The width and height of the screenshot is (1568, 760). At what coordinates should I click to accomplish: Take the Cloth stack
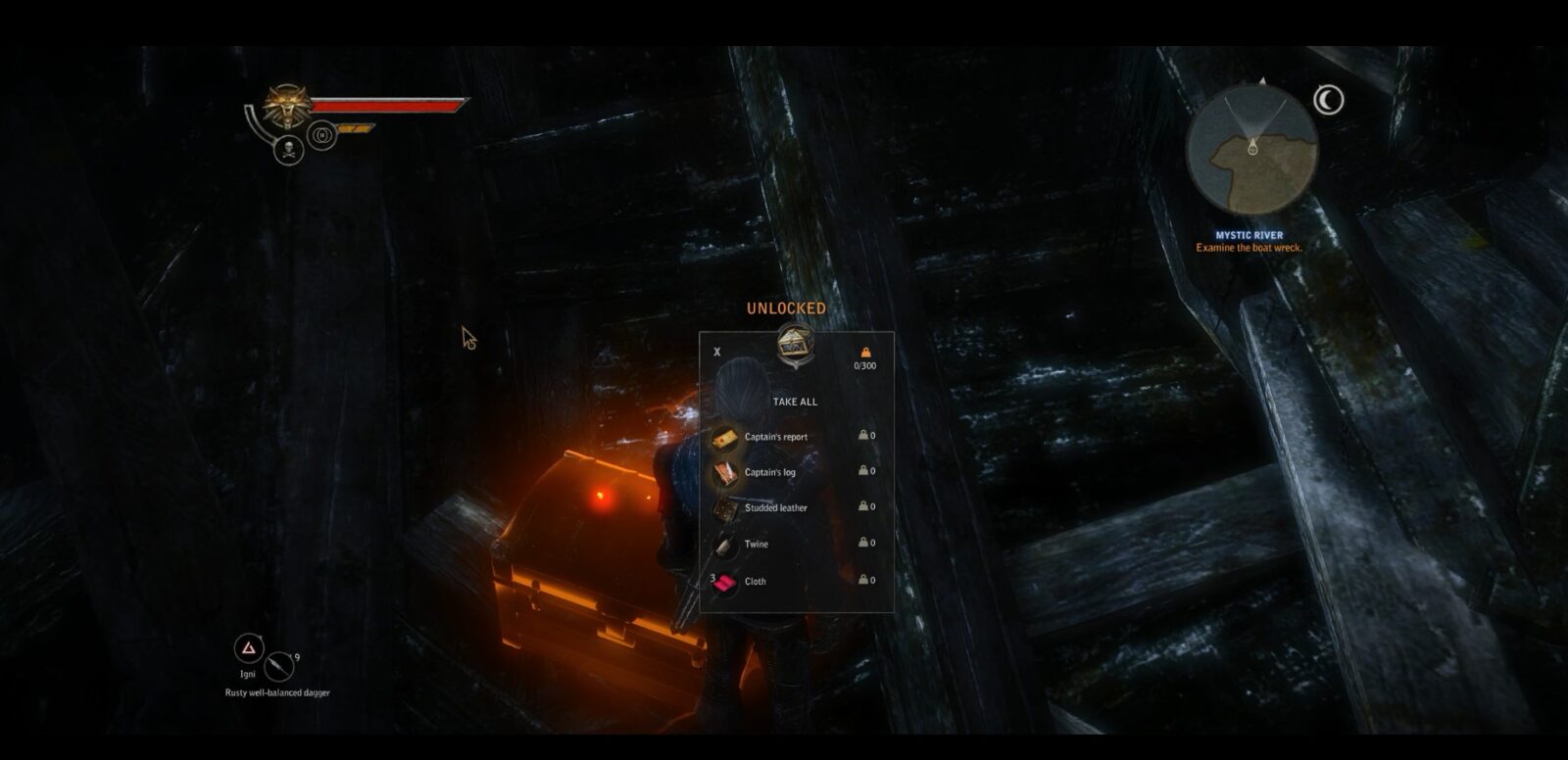click(755, 581)
